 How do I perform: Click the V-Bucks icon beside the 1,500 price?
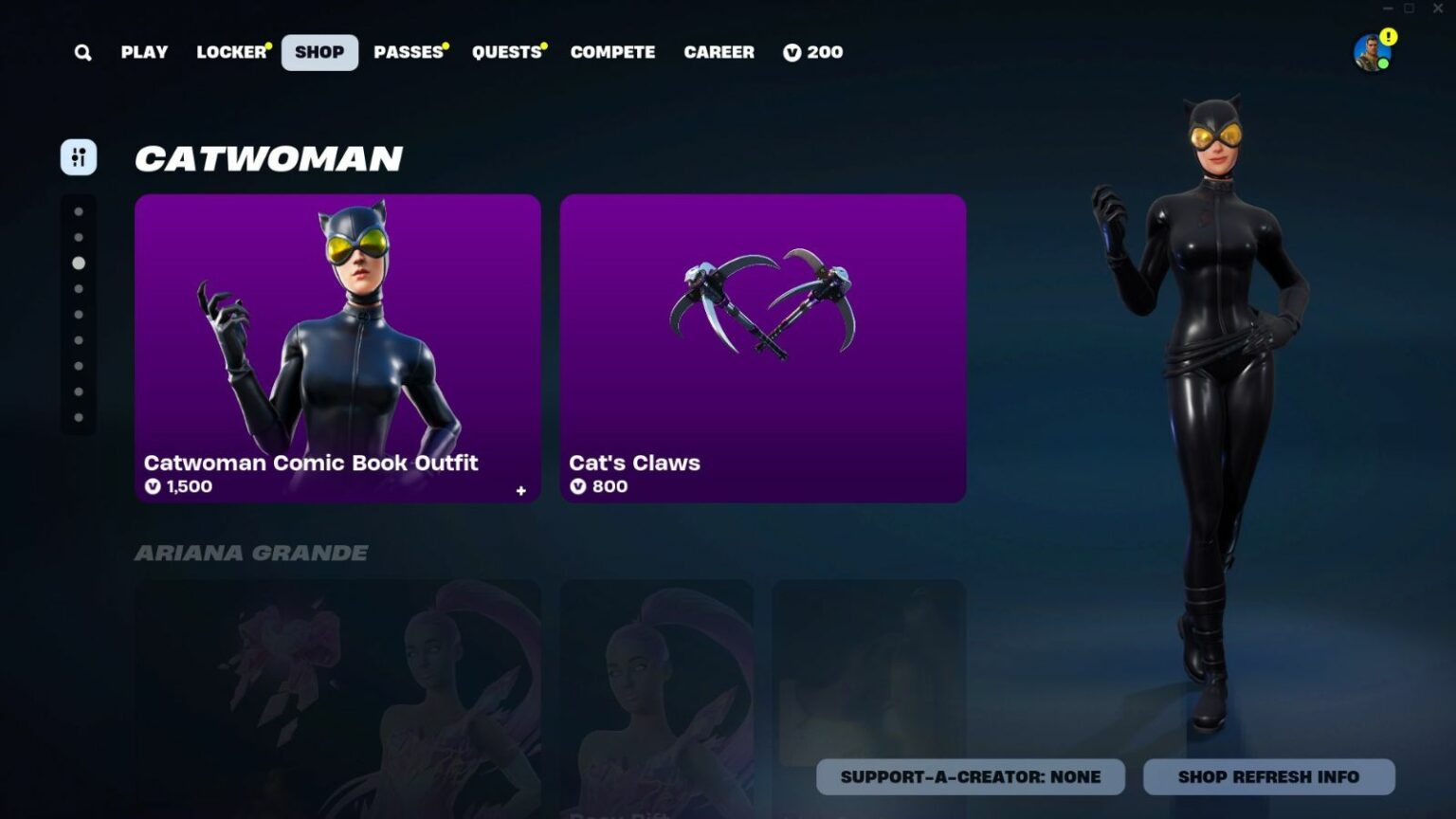153,487
